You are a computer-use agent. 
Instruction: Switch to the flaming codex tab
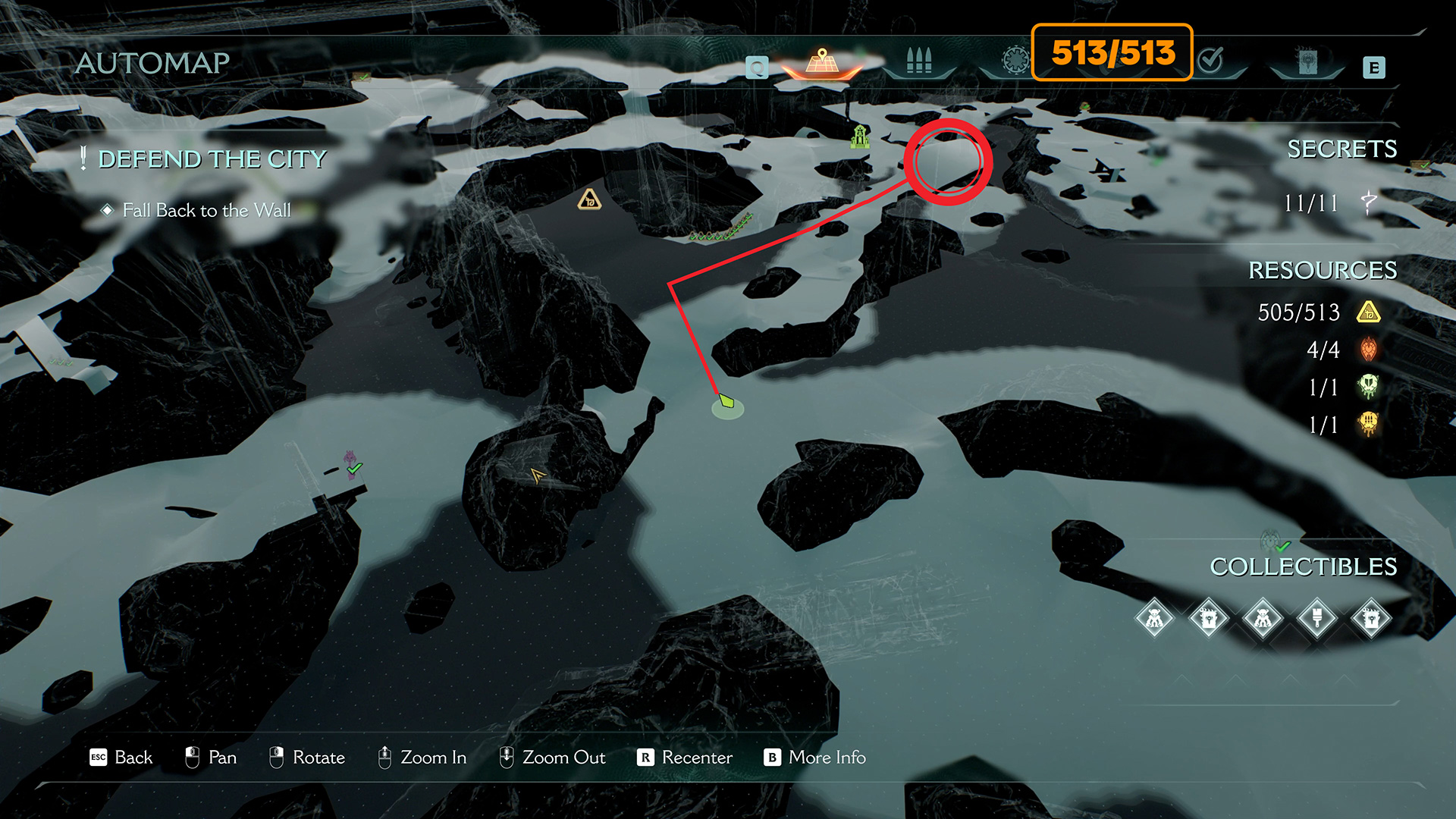(1307, 62)
